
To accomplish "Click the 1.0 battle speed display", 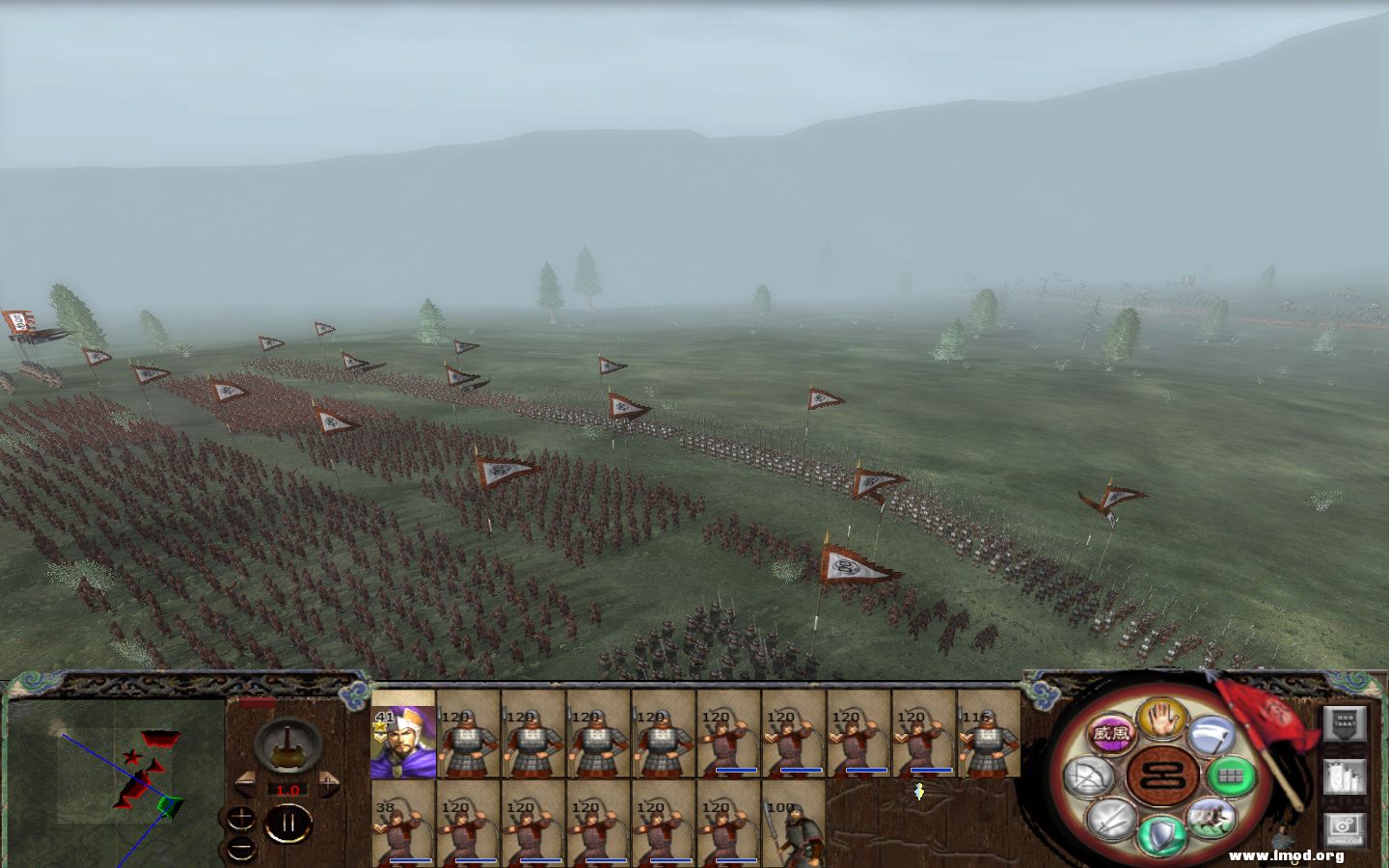I will 288,790.
